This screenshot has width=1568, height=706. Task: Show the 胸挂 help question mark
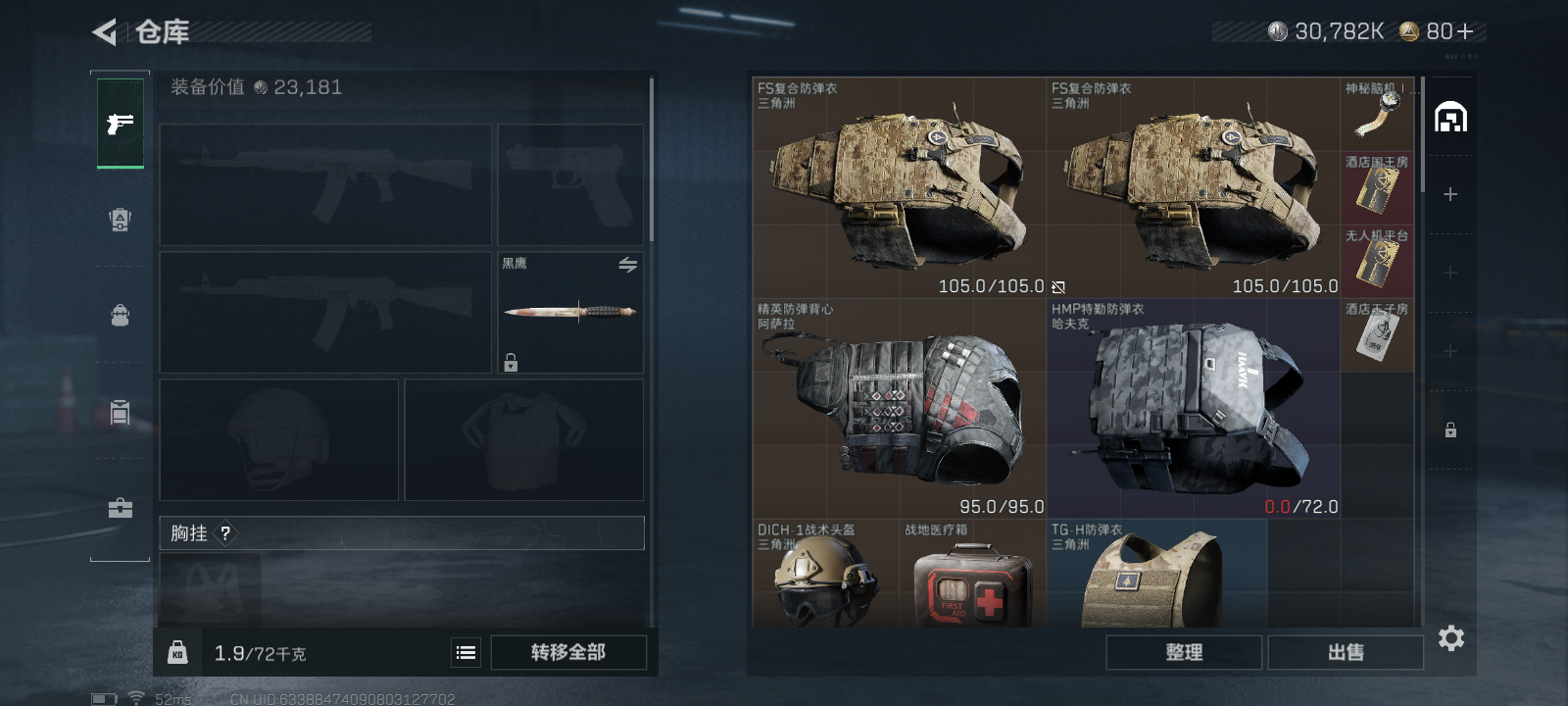point(225,533)
